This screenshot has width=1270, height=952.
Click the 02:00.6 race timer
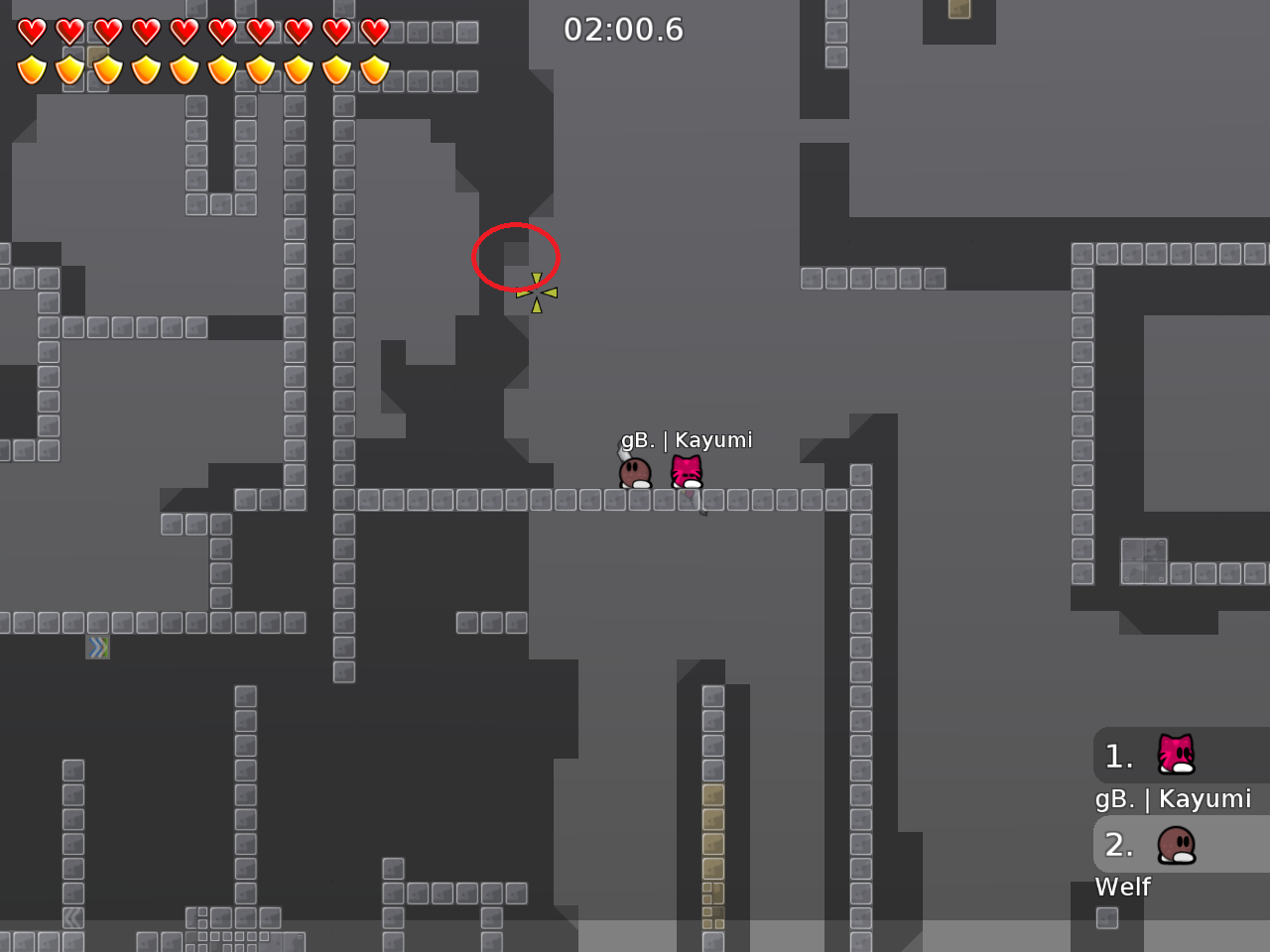coord(625,30)
